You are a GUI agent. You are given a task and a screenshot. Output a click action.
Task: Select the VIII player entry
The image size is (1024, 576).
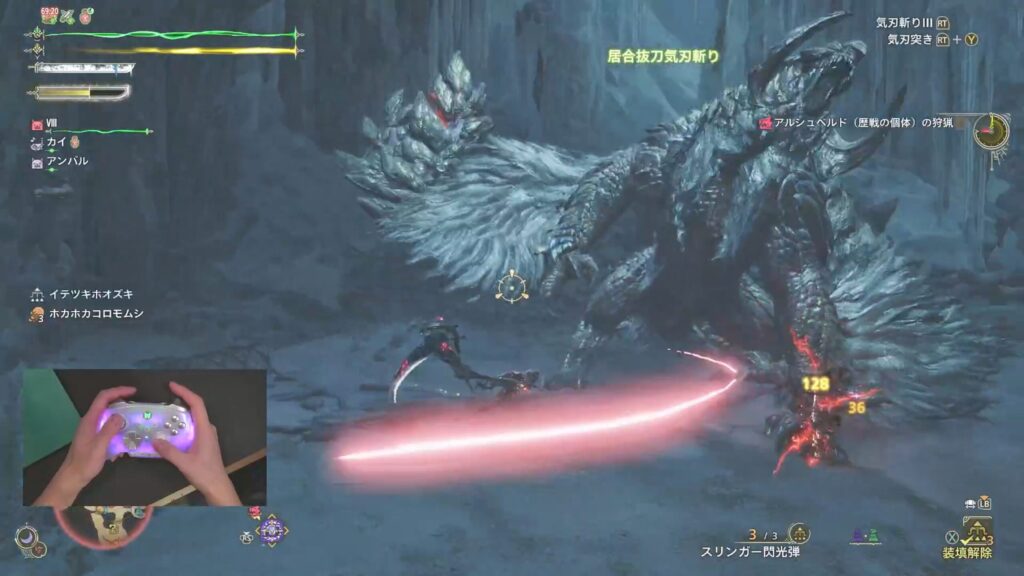click(x=50, y=124)
